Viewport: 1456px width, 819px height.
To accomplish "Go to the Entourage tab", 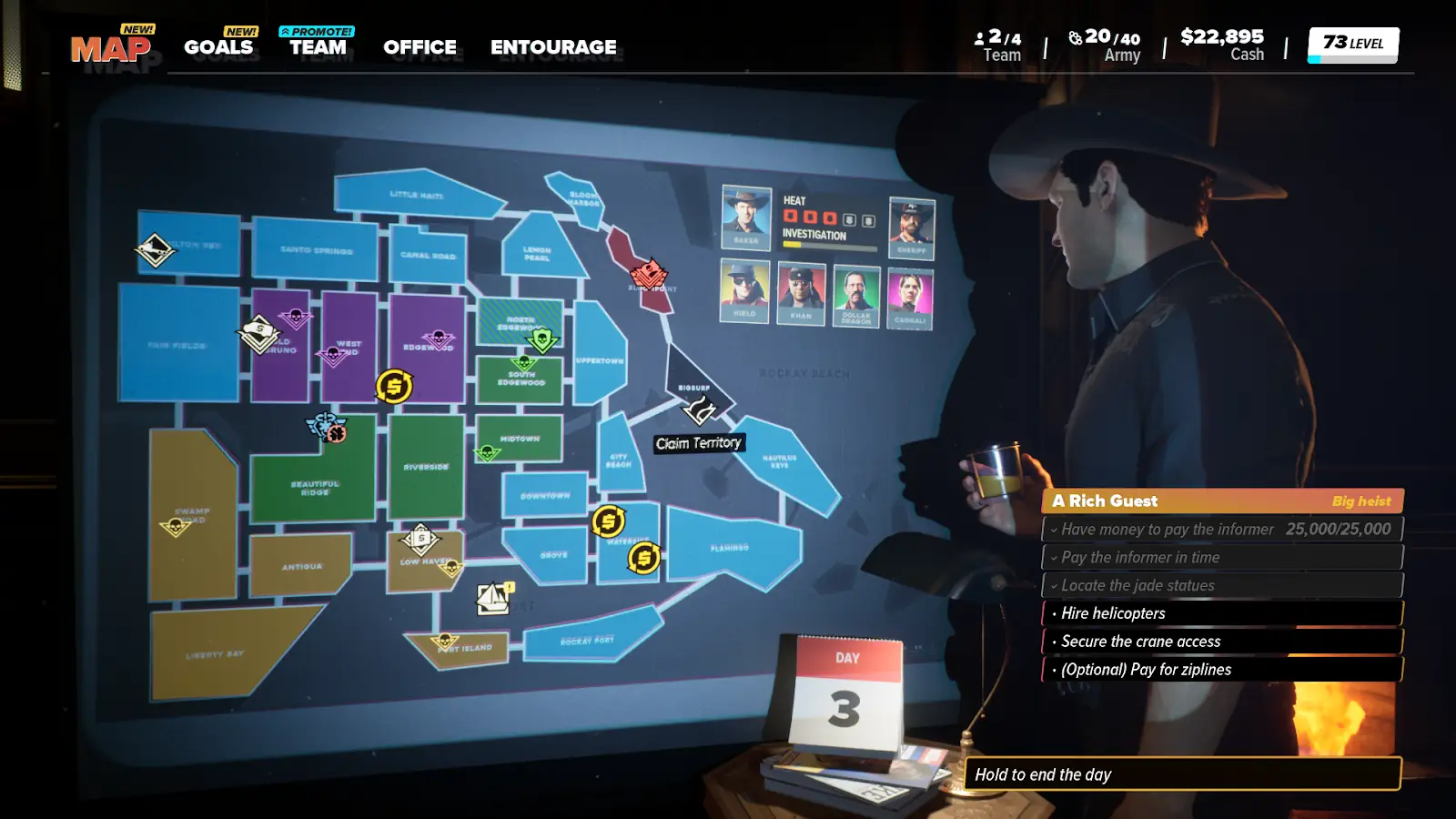I will point(553,47).
